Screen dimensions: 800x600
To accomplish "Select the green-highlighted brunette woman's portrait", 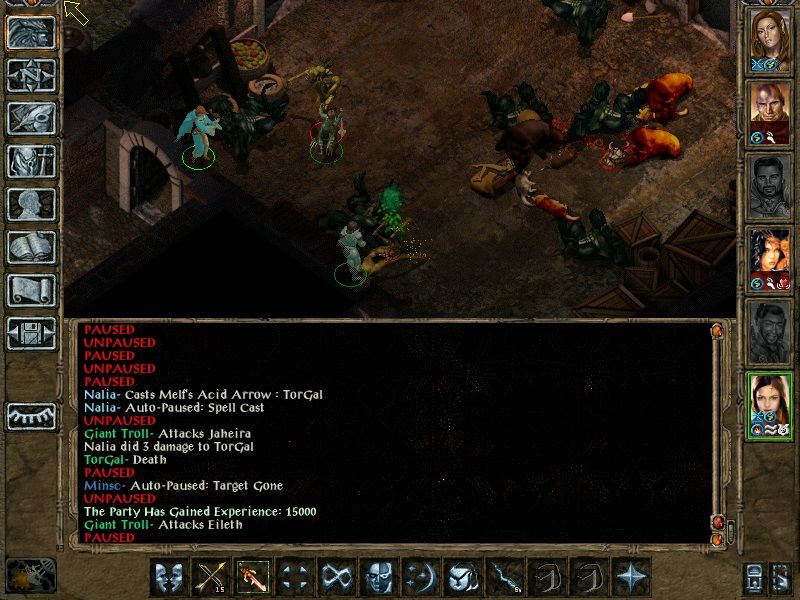I will coord(771,402).
